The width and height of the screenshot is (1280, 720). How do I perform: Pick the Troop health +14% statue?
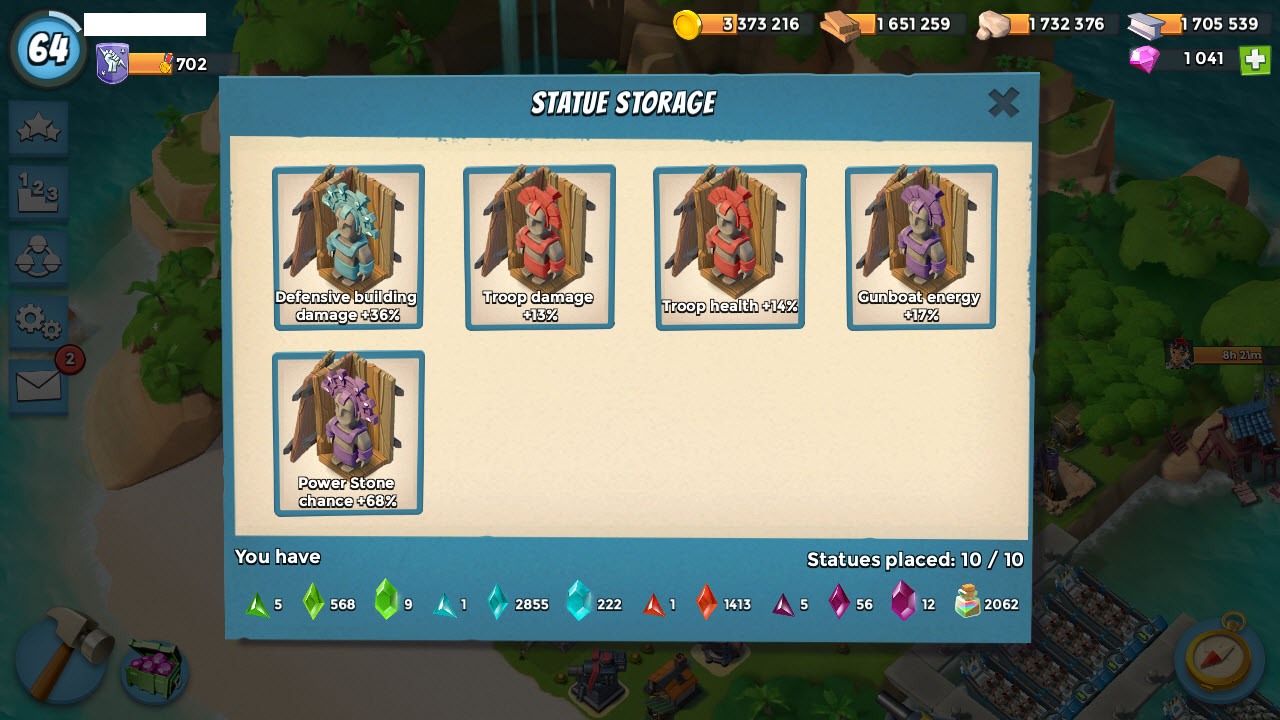[x=730, y=247]
